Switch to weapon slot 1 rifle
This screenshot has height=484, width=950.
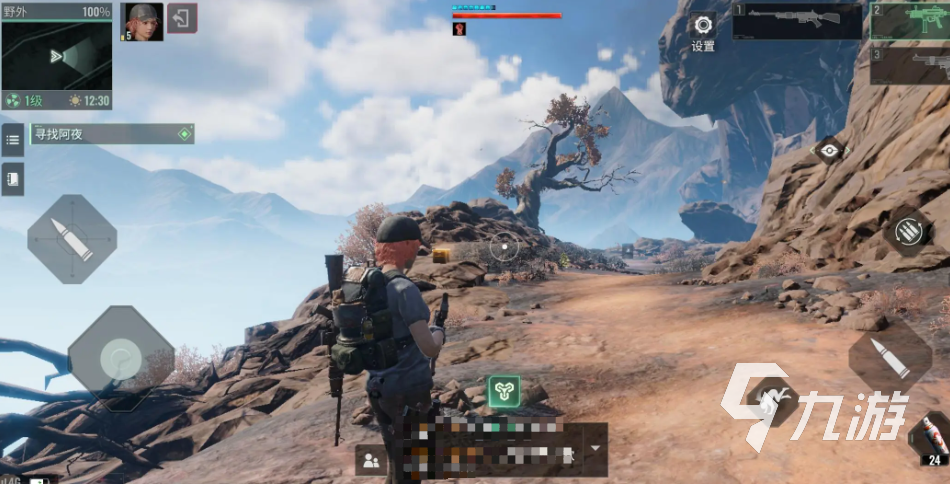[x=796, y=21]
